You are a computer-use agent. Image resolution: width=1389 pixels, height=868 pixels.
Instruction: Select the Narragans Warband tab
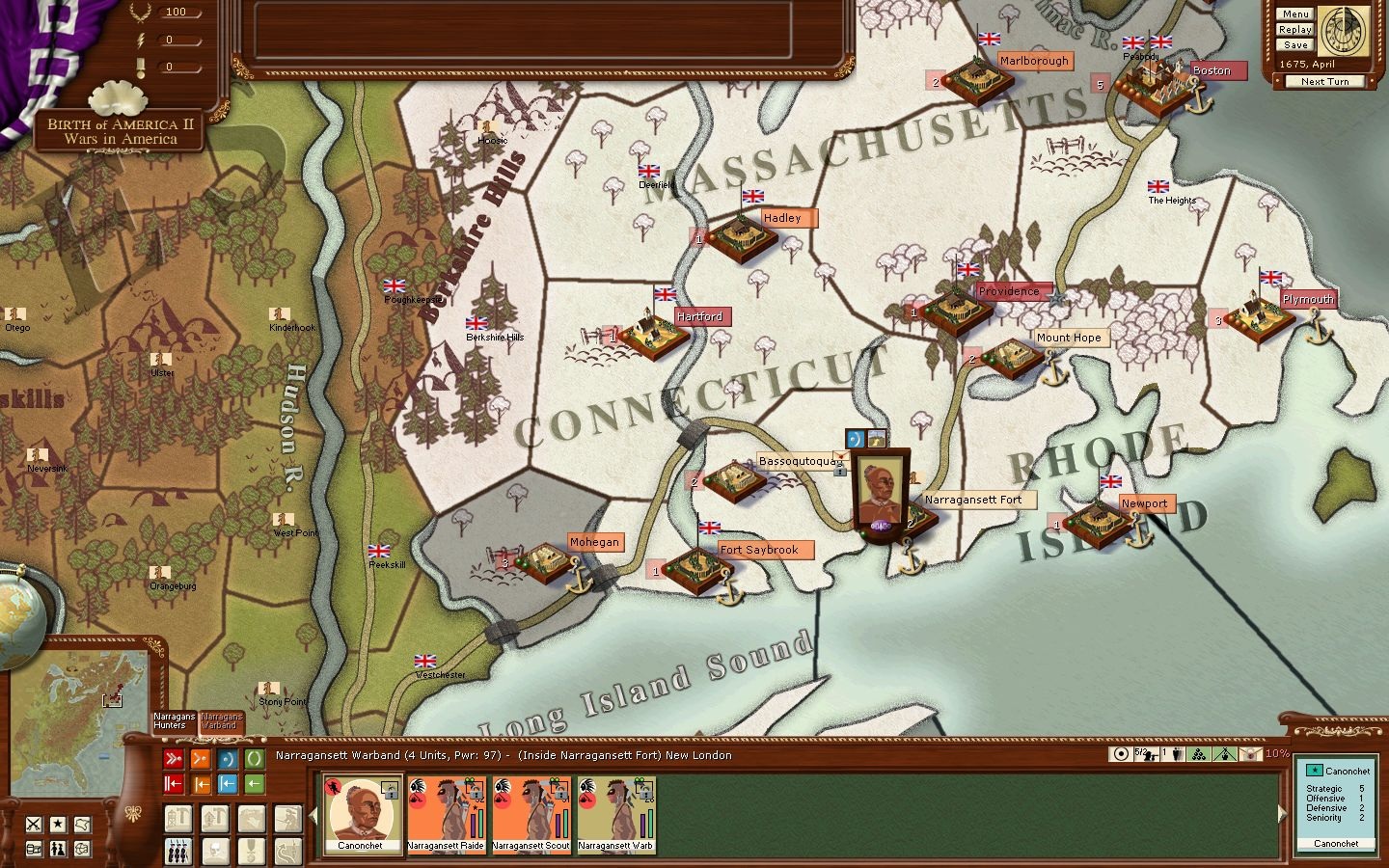(222, 721)
